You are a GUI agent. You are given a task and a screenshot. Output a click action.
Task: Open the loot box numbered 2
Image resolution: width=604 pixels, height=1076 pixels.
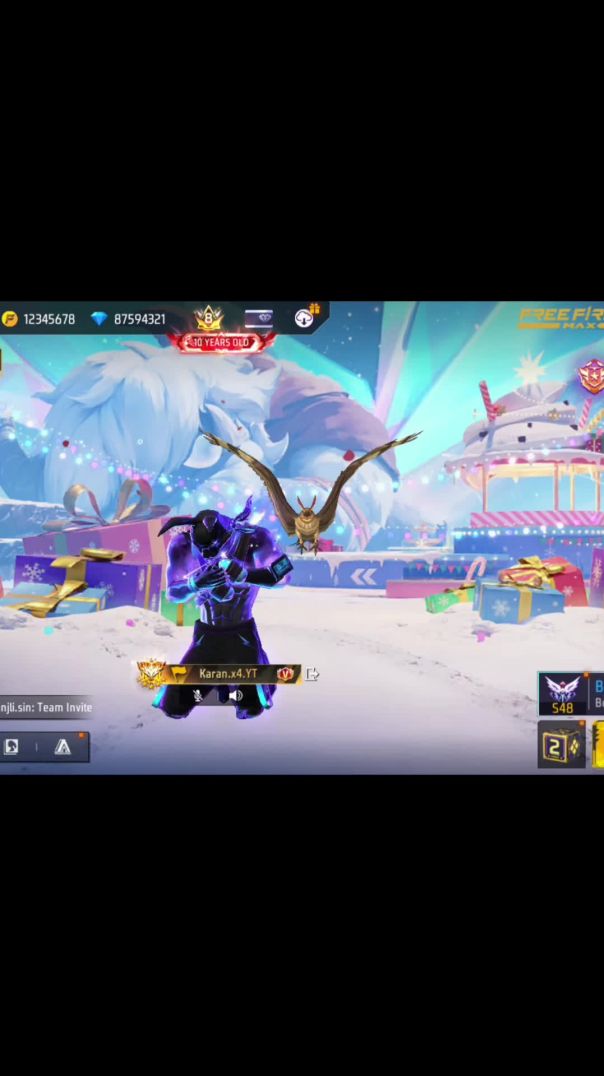pos(561,746)
